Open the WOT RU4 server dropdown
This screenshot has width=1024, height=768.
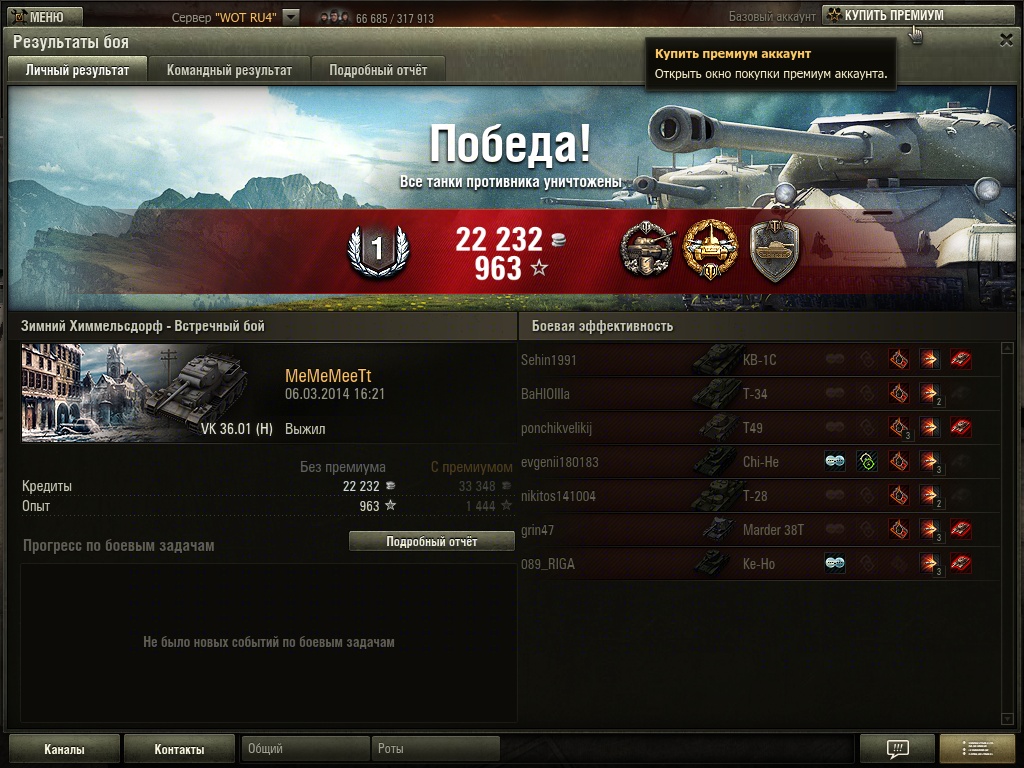[291, 17]
